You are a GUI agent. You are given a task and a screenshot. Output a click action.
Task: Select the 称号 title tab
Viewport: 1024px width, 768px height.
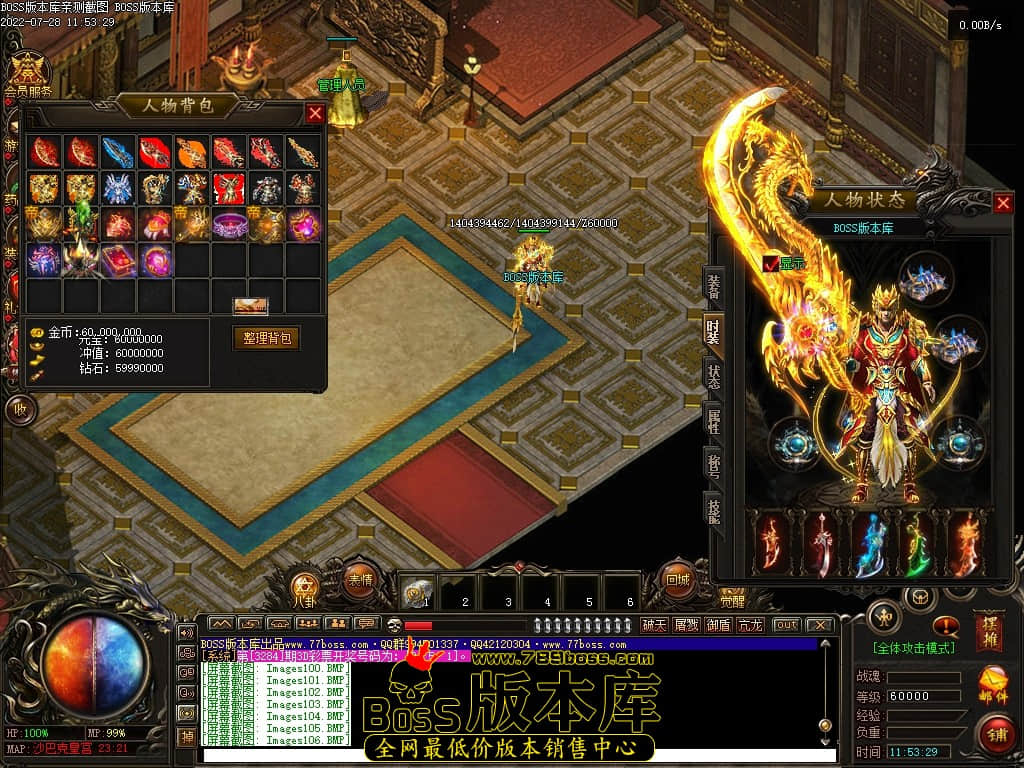[x=713, y=464]
